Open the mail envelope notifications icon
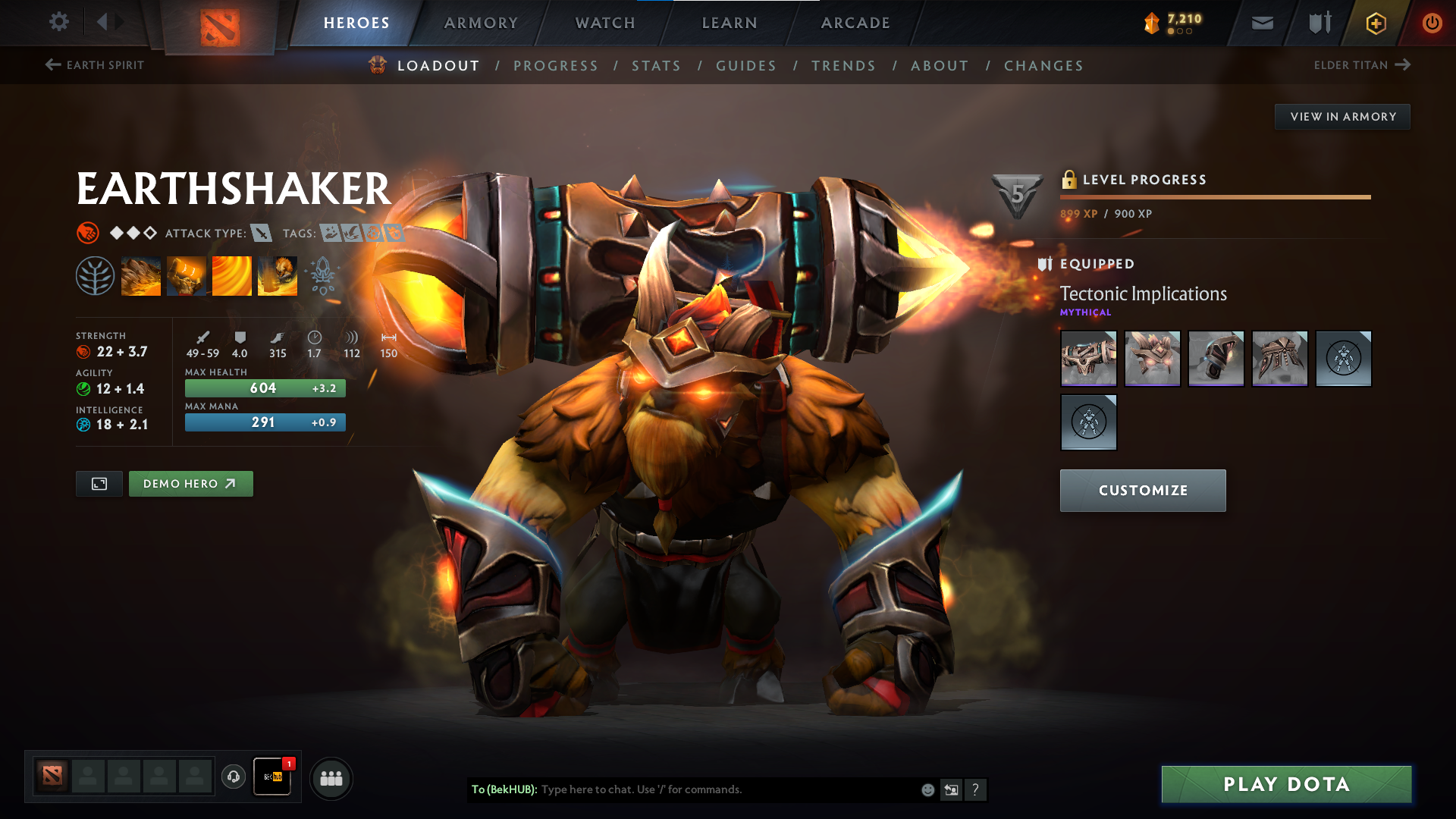 point(1261,23)
